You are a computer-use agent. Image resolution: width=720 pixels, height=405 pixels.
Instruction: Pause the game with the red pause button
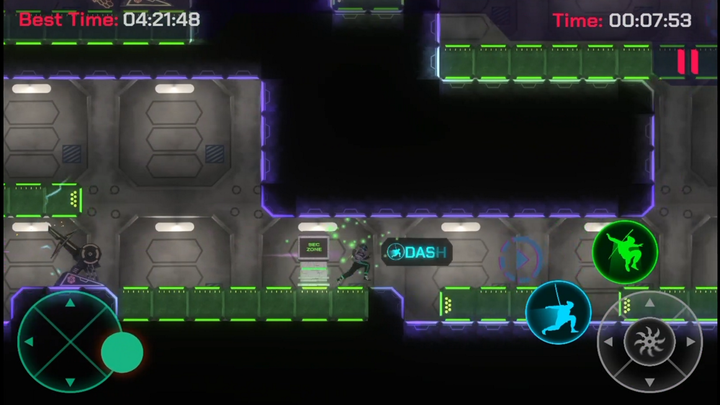click(687, 62)
